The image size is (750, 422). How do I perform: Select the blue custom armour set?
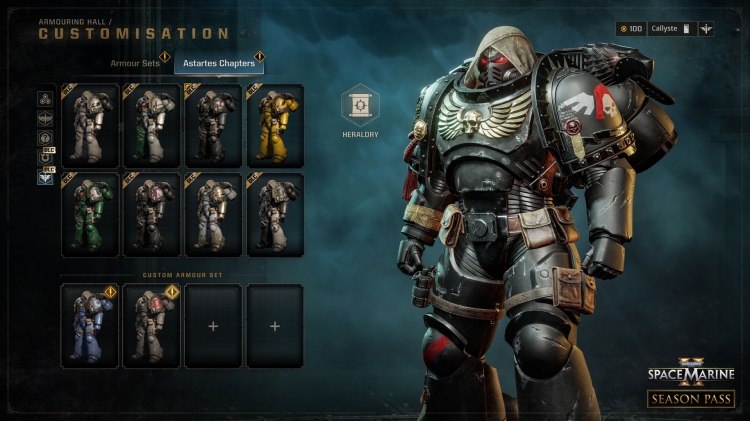[90, 326]
